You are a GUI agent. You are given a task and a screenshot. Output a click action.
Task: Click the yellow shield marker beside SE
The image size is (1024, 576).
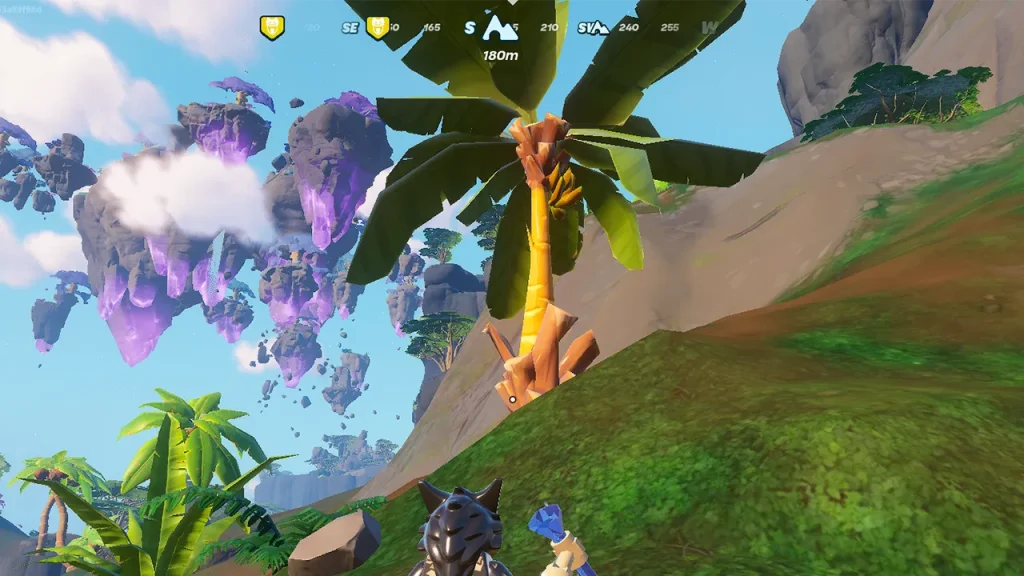pyautogui.click(x=377, y=28)
